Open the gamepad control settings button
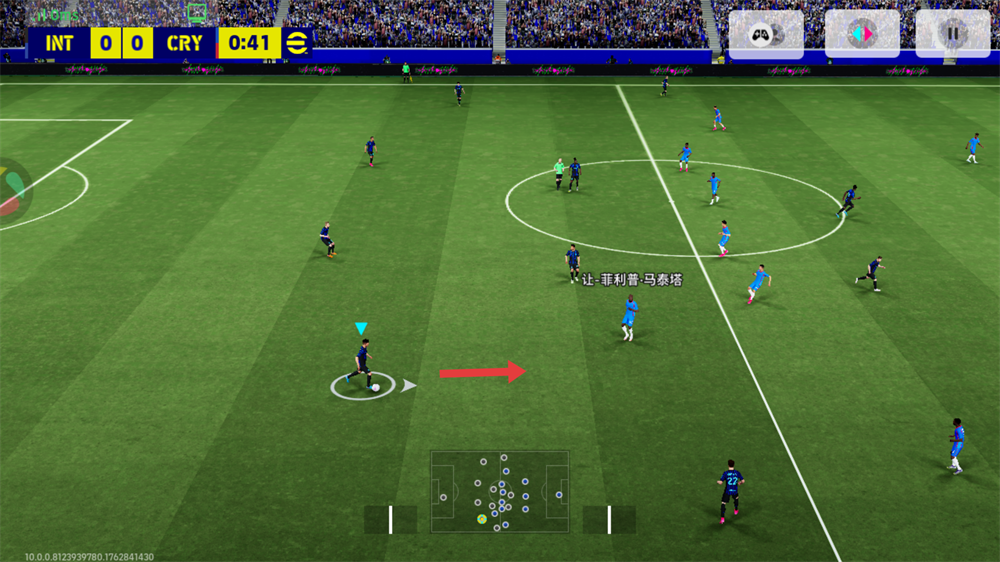The image size is (1000, 562). click(x=765, y=35)
